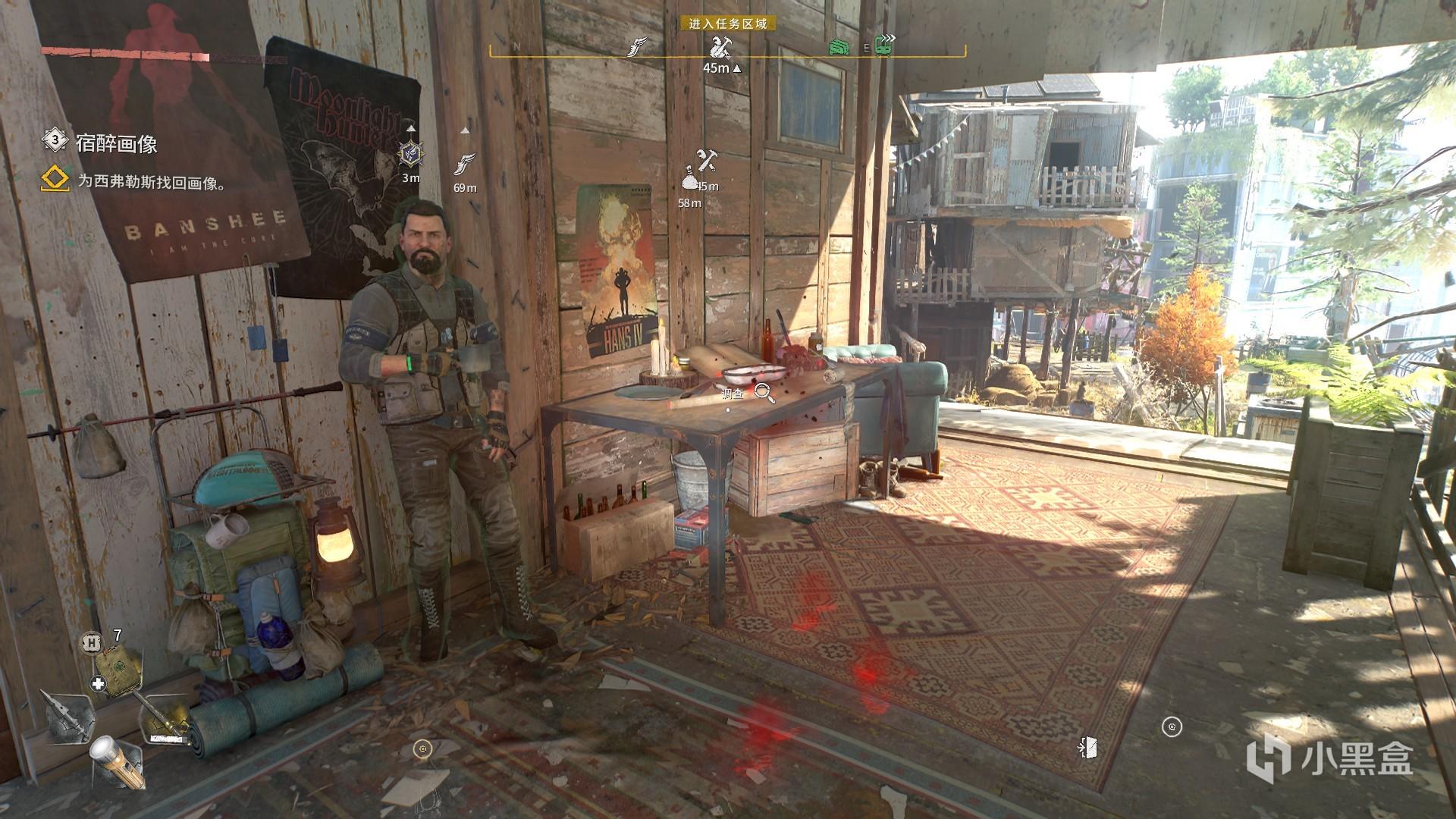The height and width of the screenshot is (819, 1456).
Task: Select the golden-glow weapon slot
Action: tap(163, 719)
